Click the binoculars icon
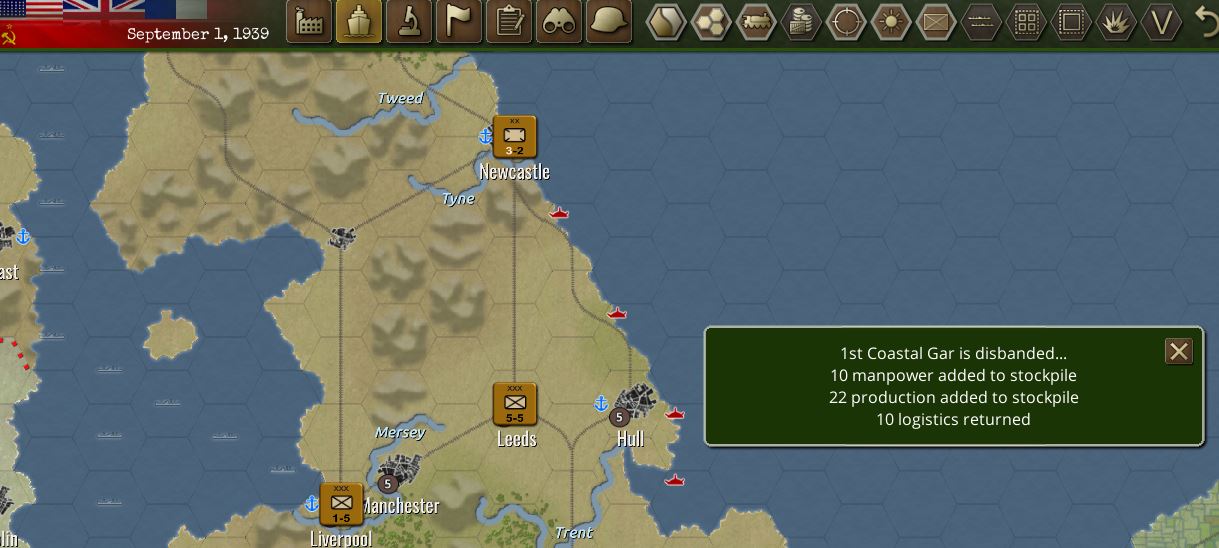The height and width of the screenshot is (548, 1219). pos(559,21)
